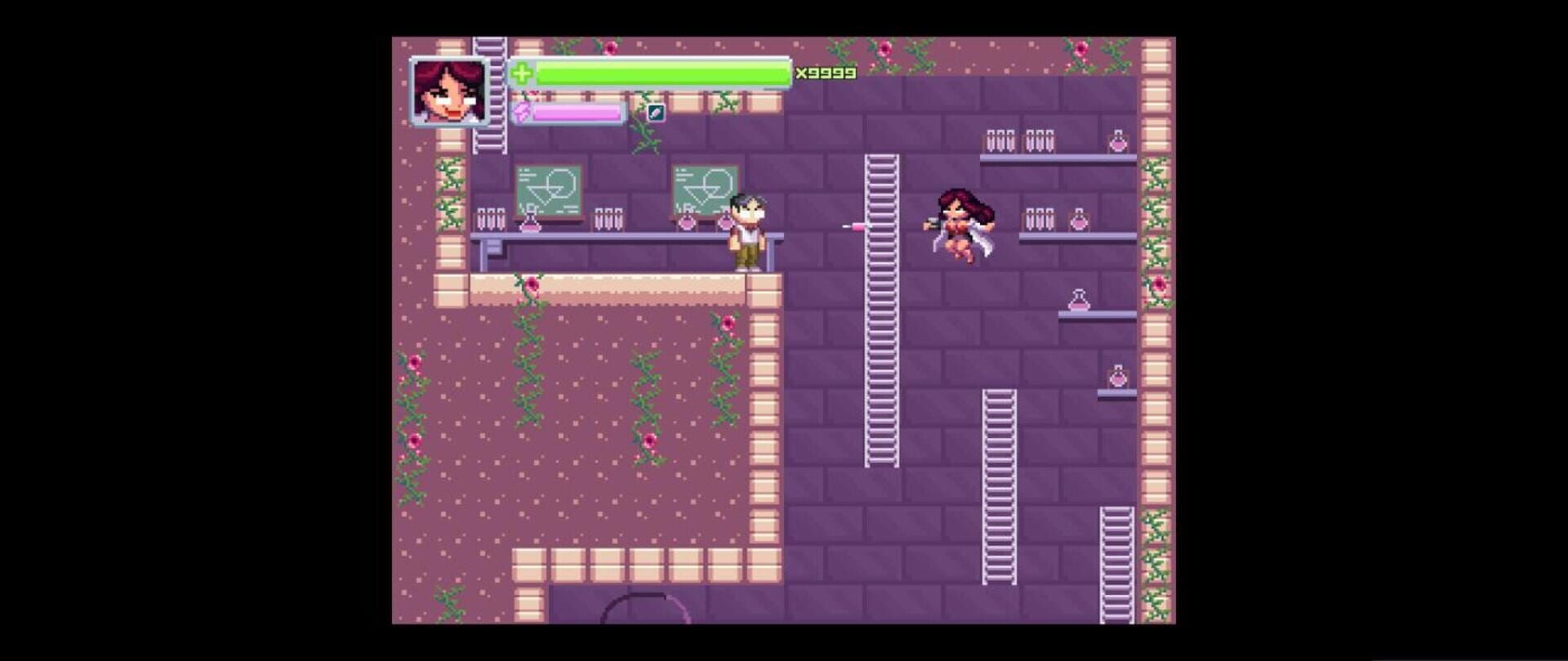Click the pink magic bar
The height and width of the screenshot is (661, 1568).
click(576, 112)
